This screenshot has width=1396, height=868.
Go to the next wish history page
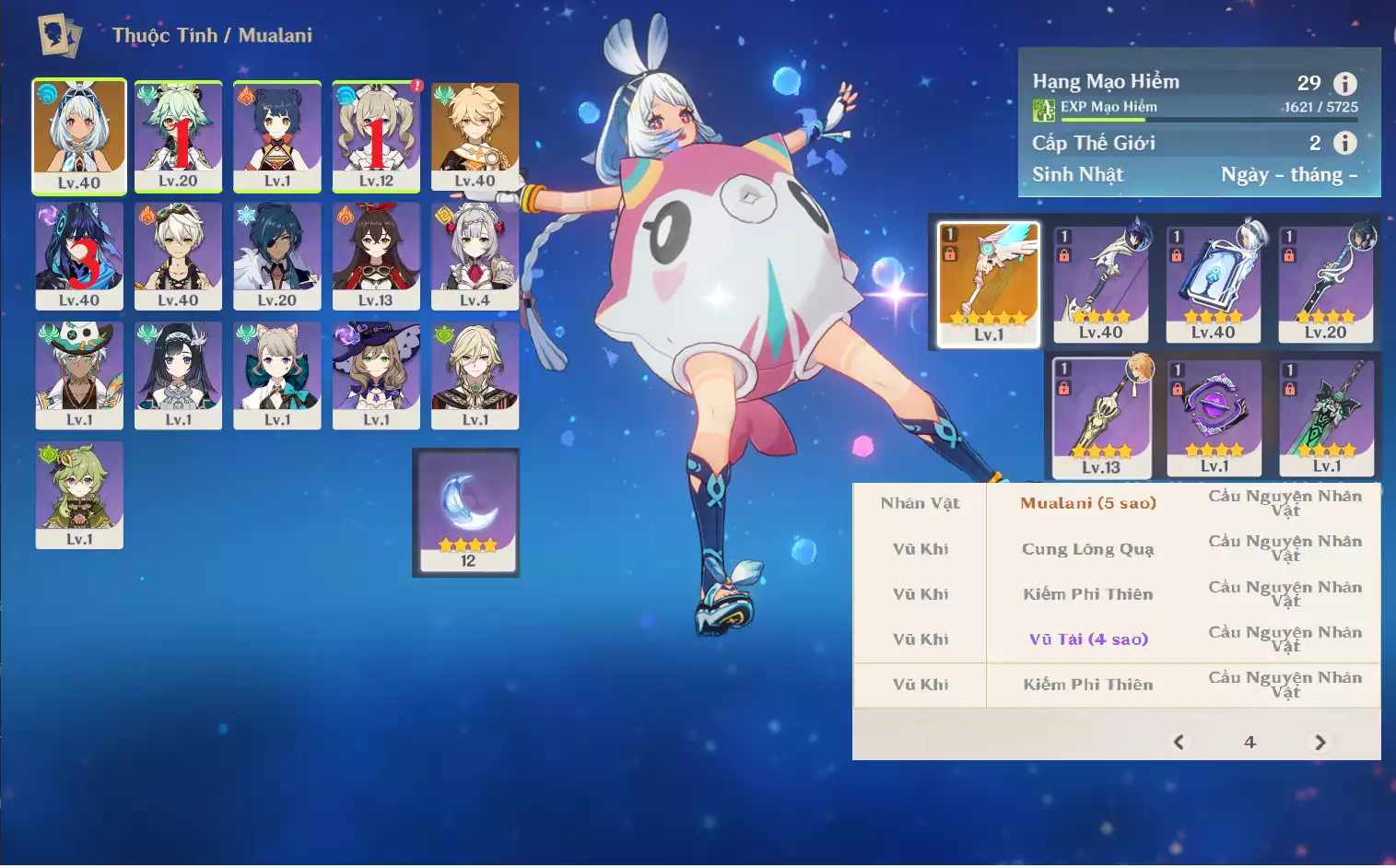(x=1320, y=742)
